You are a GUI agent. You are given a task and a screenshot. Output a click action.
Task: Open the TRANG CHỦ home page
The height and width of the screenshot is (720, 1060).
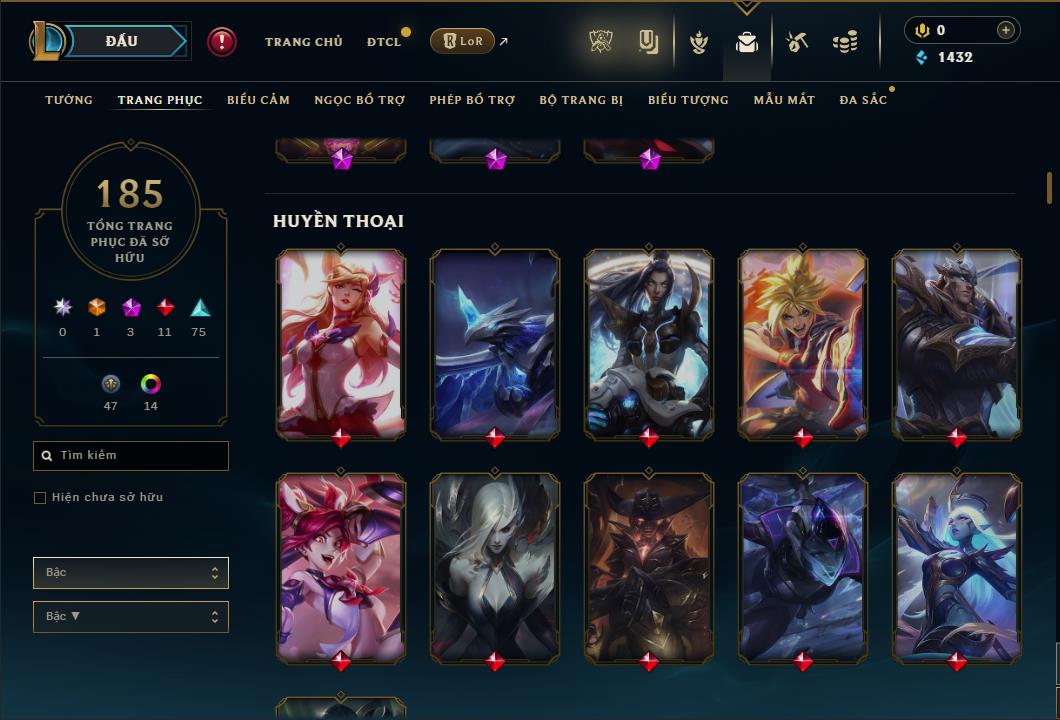coord(303,42)
